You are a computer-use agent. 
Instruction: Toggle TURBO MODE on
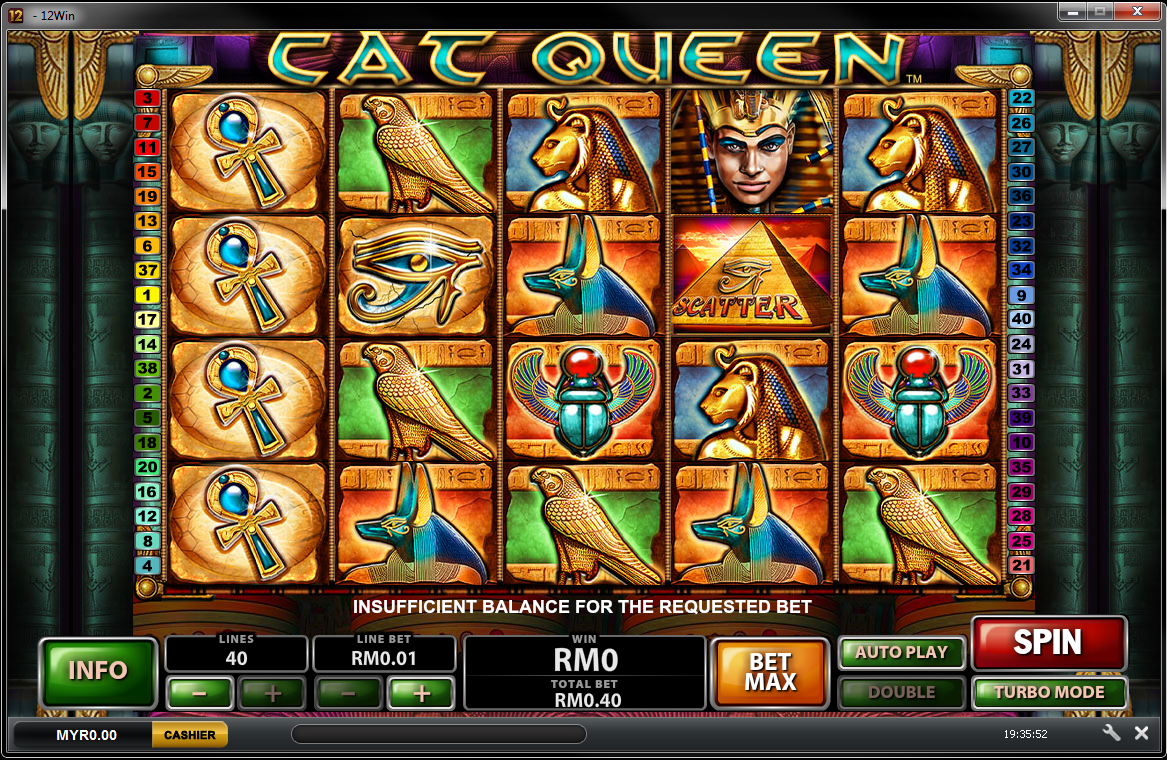1049,692
